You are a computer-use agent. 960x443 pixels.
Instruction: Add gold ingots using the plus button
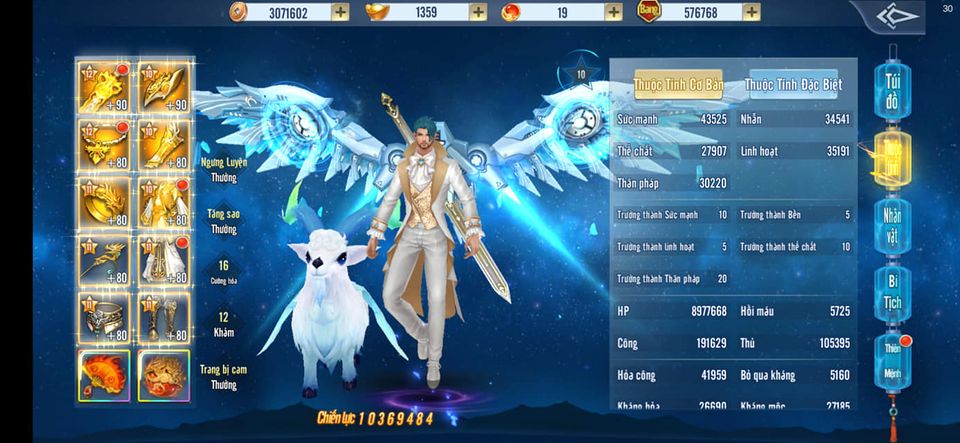[478, 12]
